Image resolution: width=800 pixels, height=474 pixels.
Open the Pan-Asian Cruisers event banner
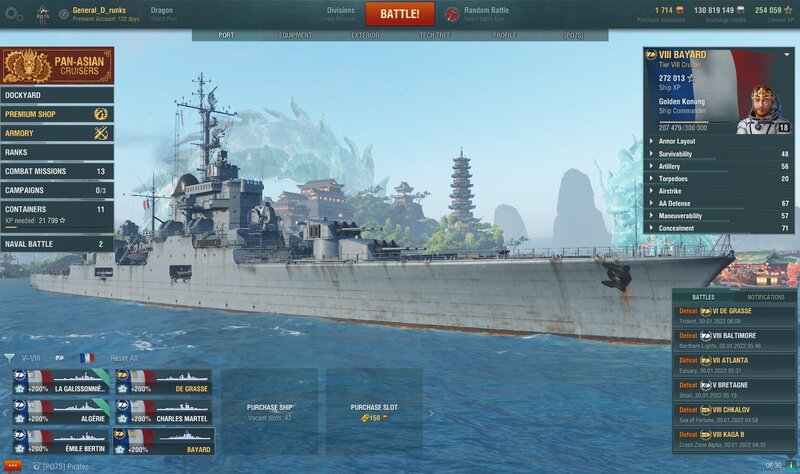(57, 66)
